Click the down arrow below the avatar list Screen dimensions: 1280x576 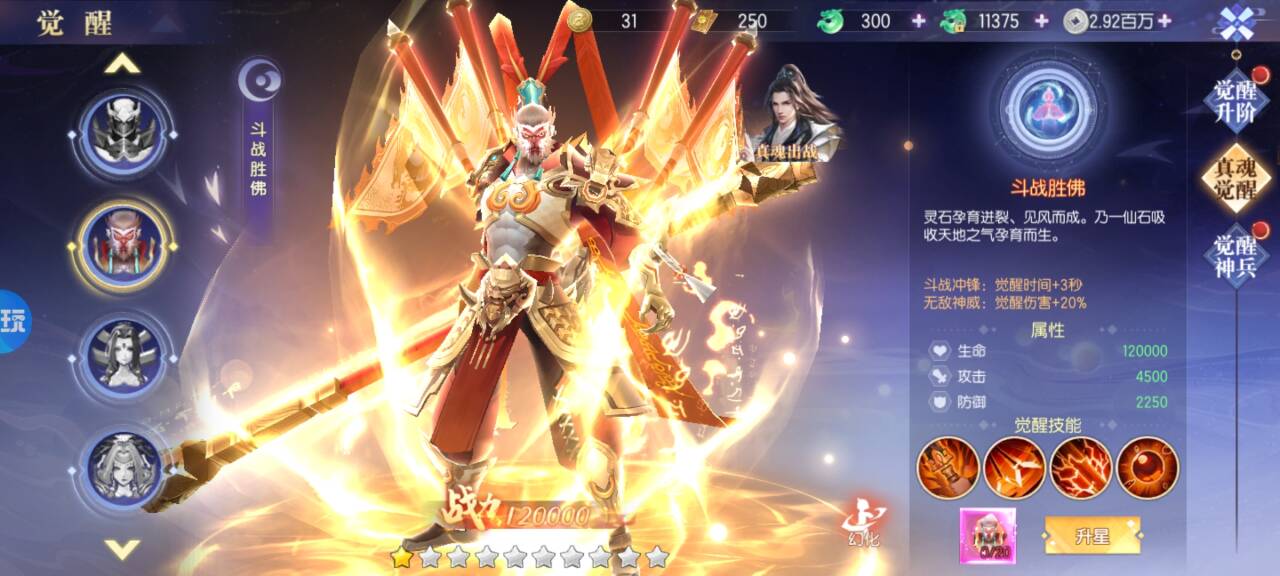pyautogui.click(x=122, y=548)
